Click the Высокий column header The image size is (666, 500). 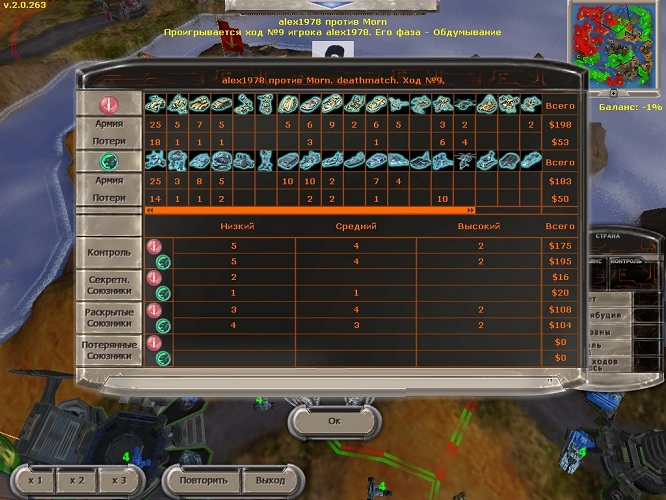[479, 227]
